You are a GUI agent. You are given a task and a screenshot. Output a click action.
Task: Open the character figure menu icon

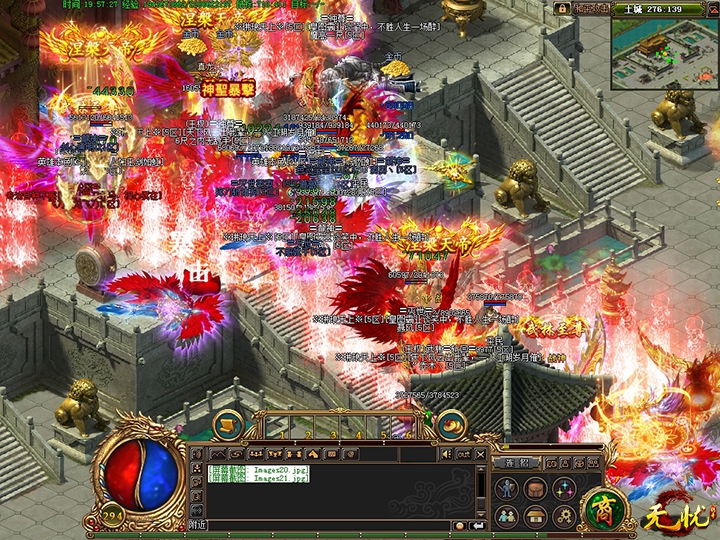[508, 489]
